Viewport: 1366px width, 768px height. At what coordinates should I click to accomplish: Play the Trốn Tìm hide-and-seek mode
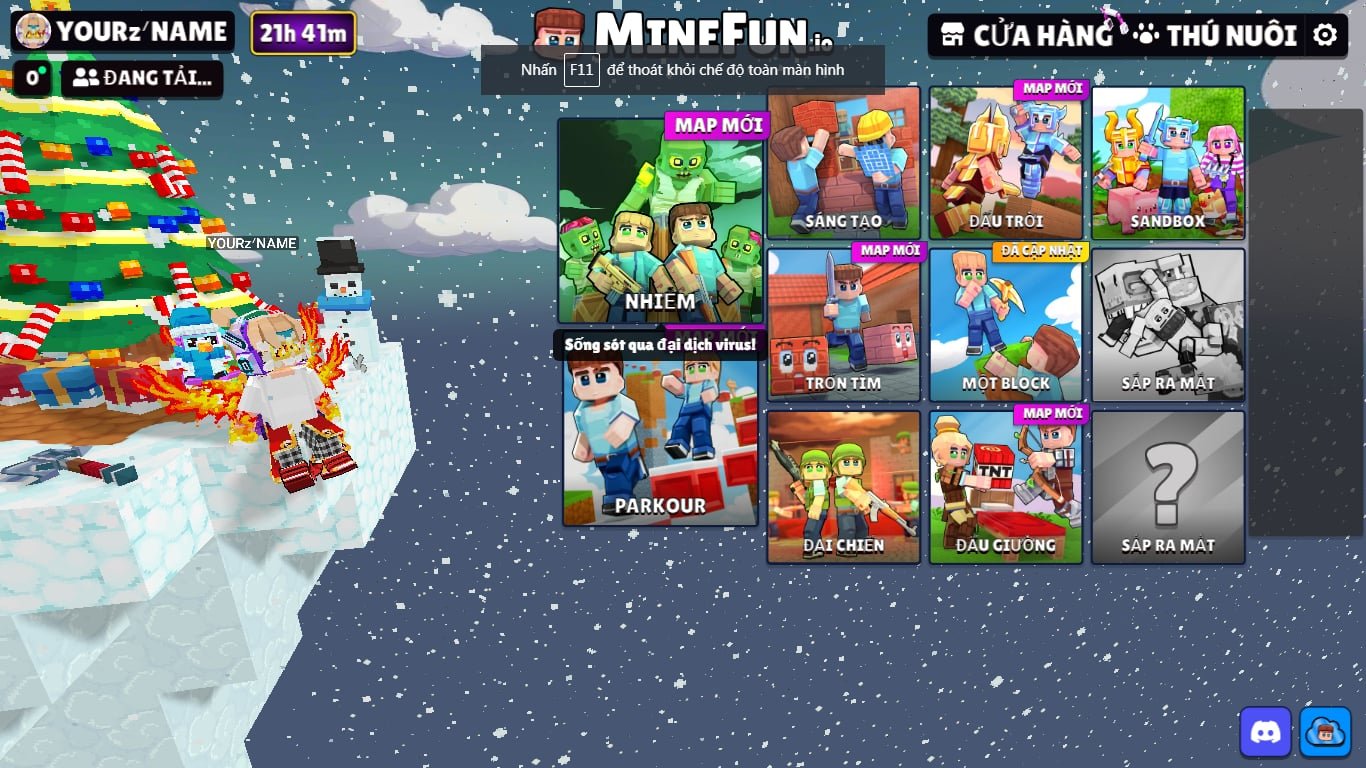coord(843,325)
